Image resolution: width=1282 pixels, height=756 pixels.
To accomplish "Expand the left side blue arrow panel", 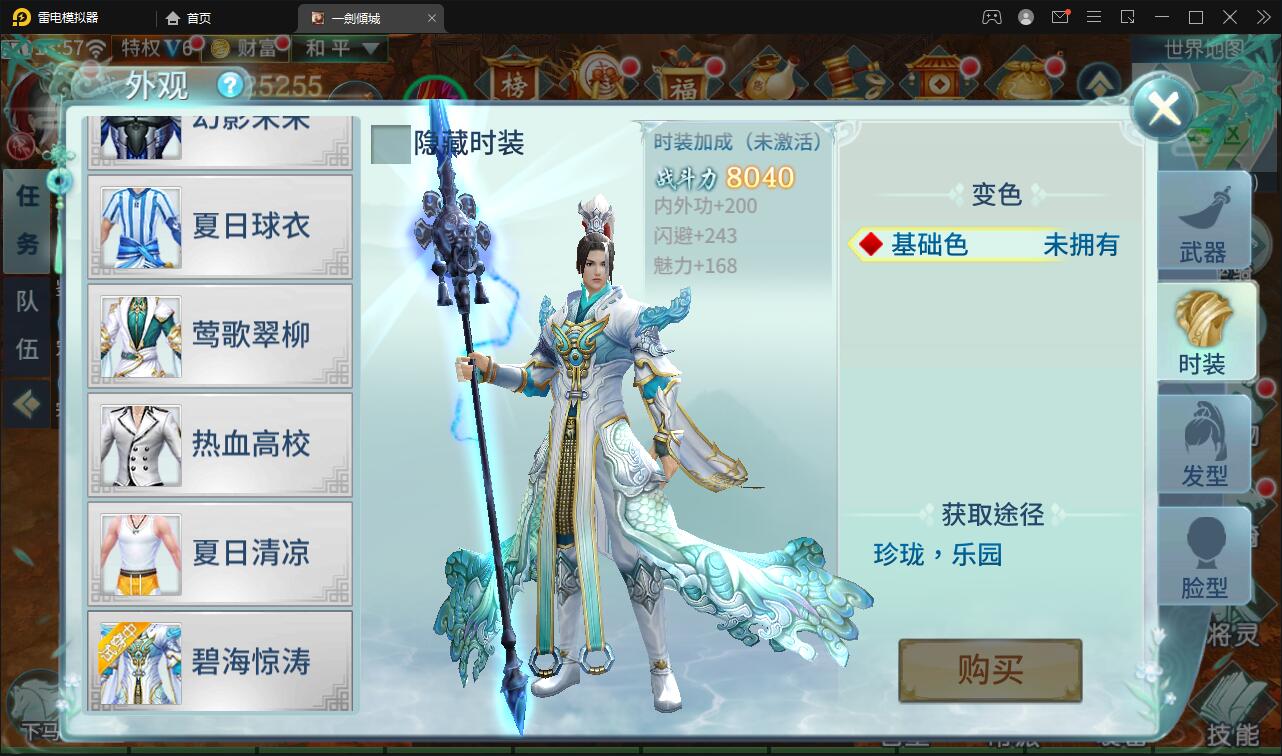I will (27, 404).
